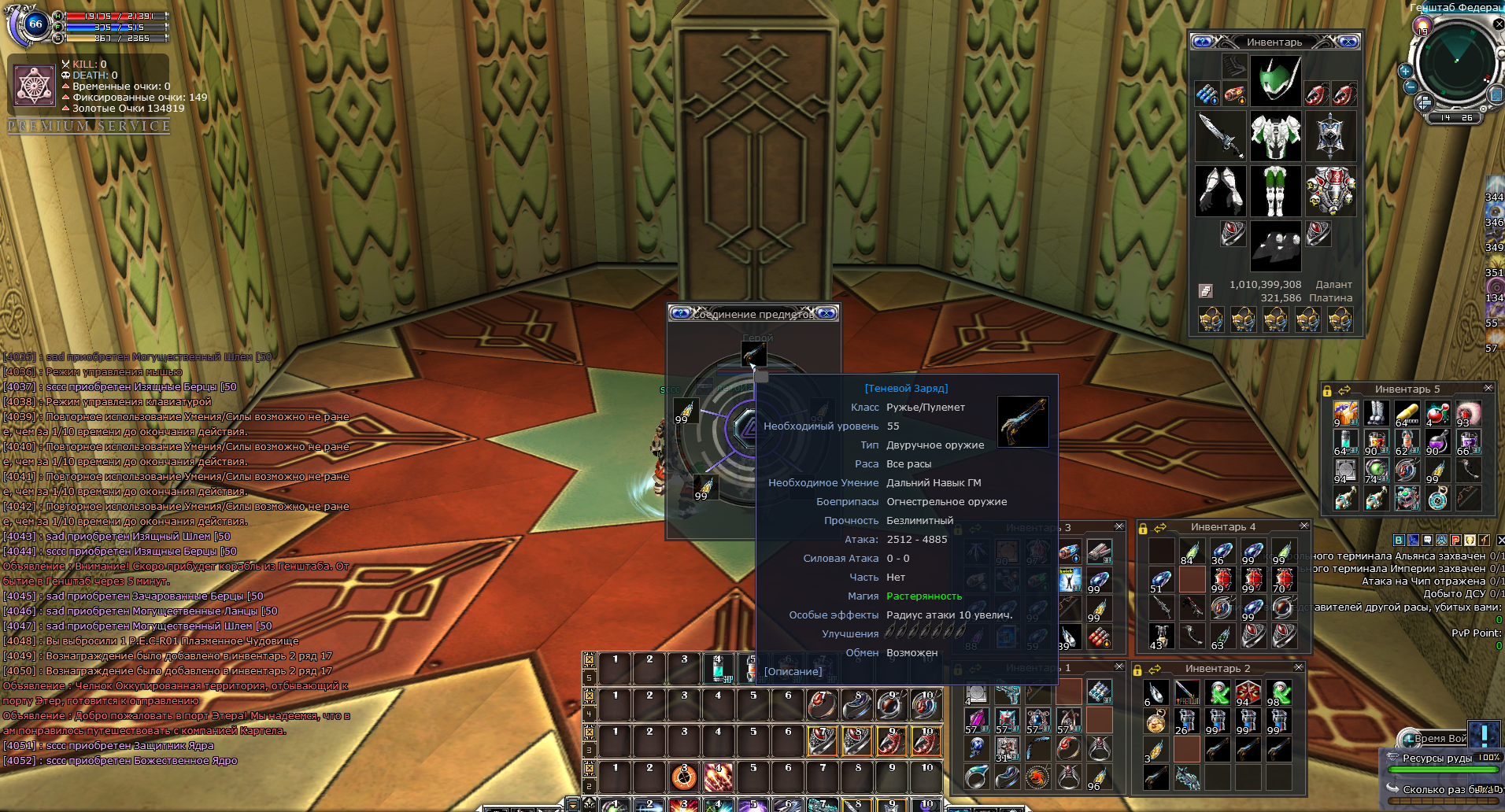Image resolution: width=1505 pixels, height=812 pixels.
Task: Toggle the lock on Инвентарь 4
Action: point(1143,527)
